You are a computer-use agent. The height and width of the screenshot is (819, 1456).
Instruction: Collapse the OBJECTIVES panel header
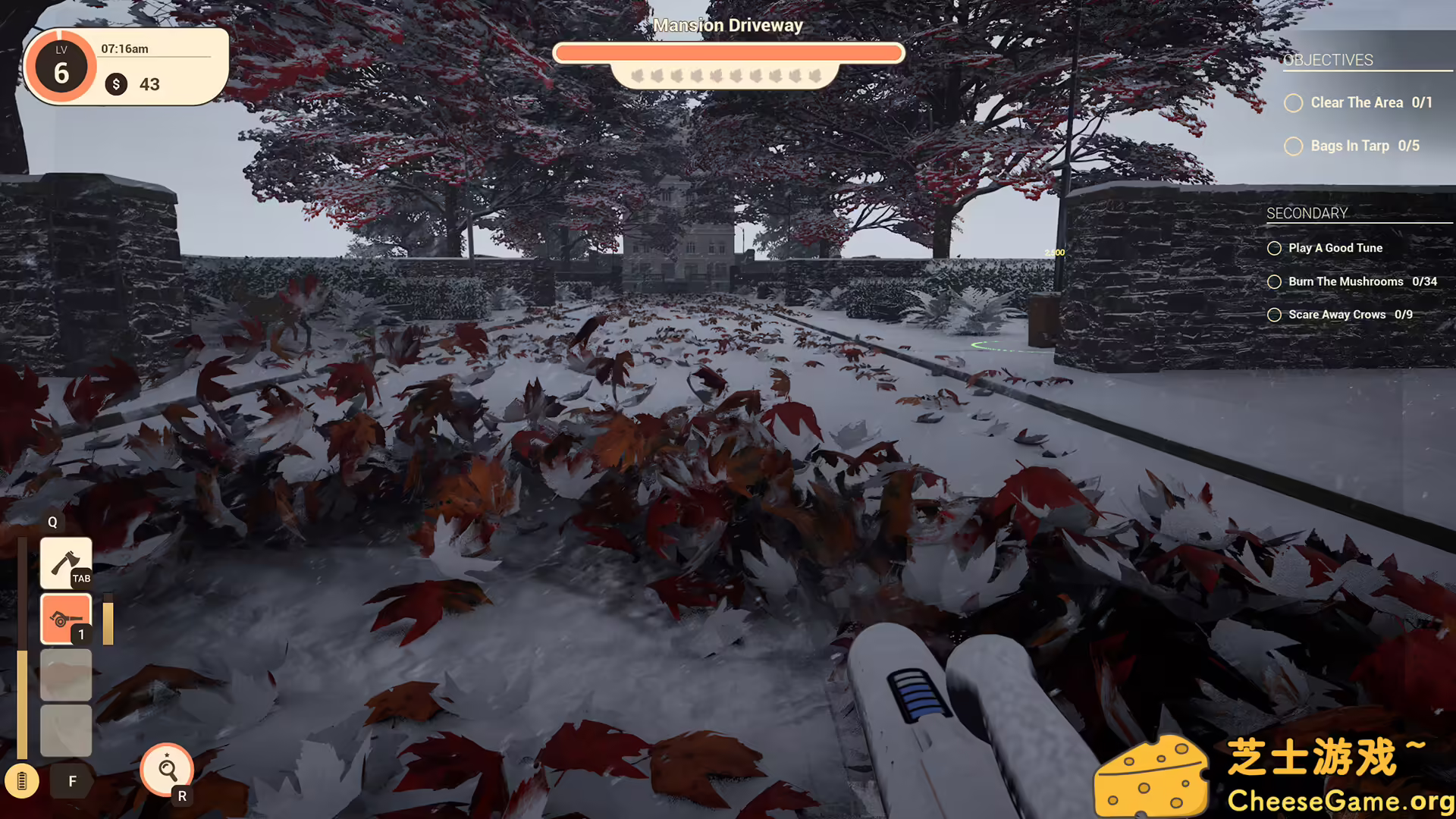pyautogui.click(x=1329, y=60)
